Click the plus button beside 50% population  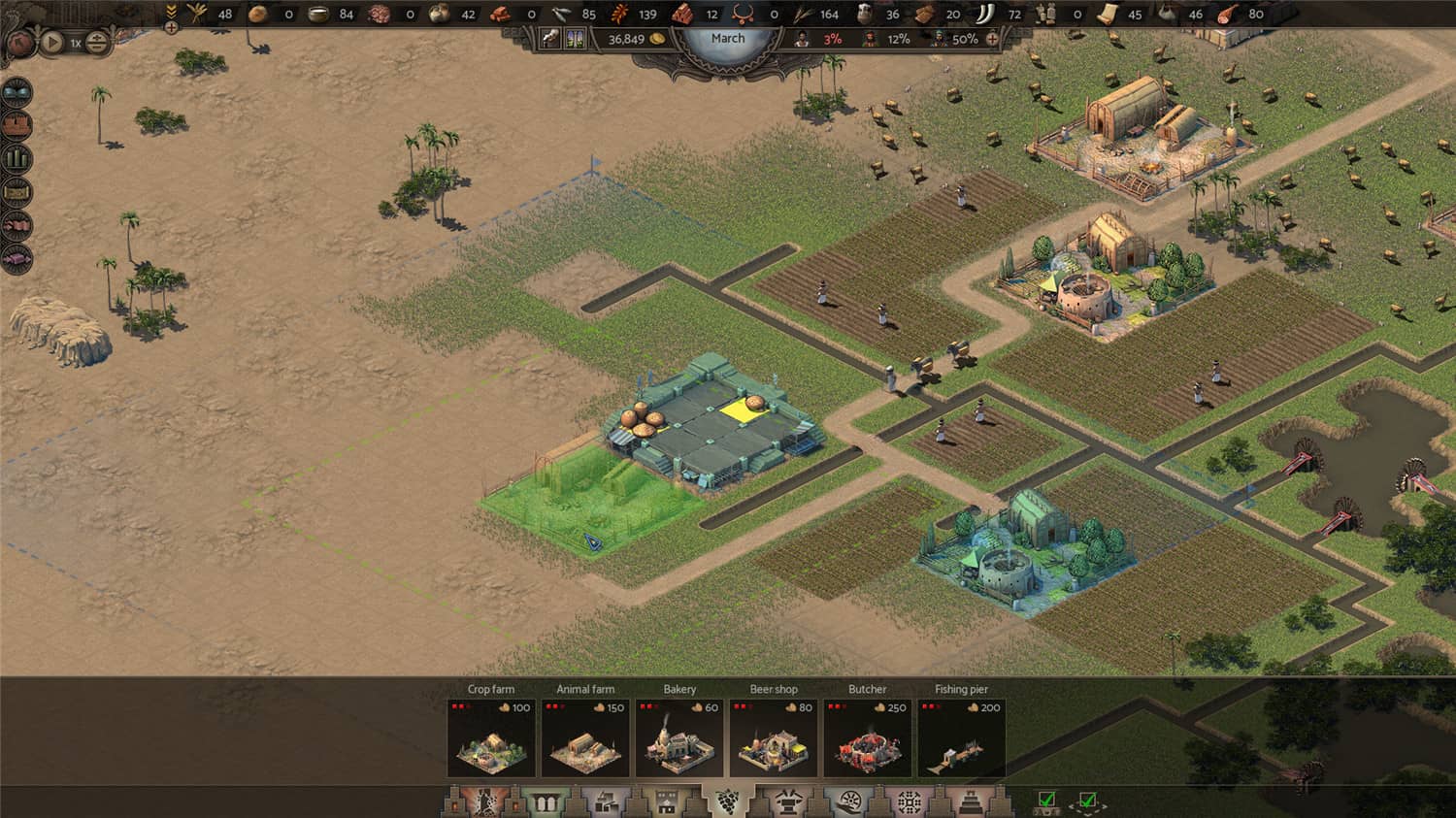[992, 39]
